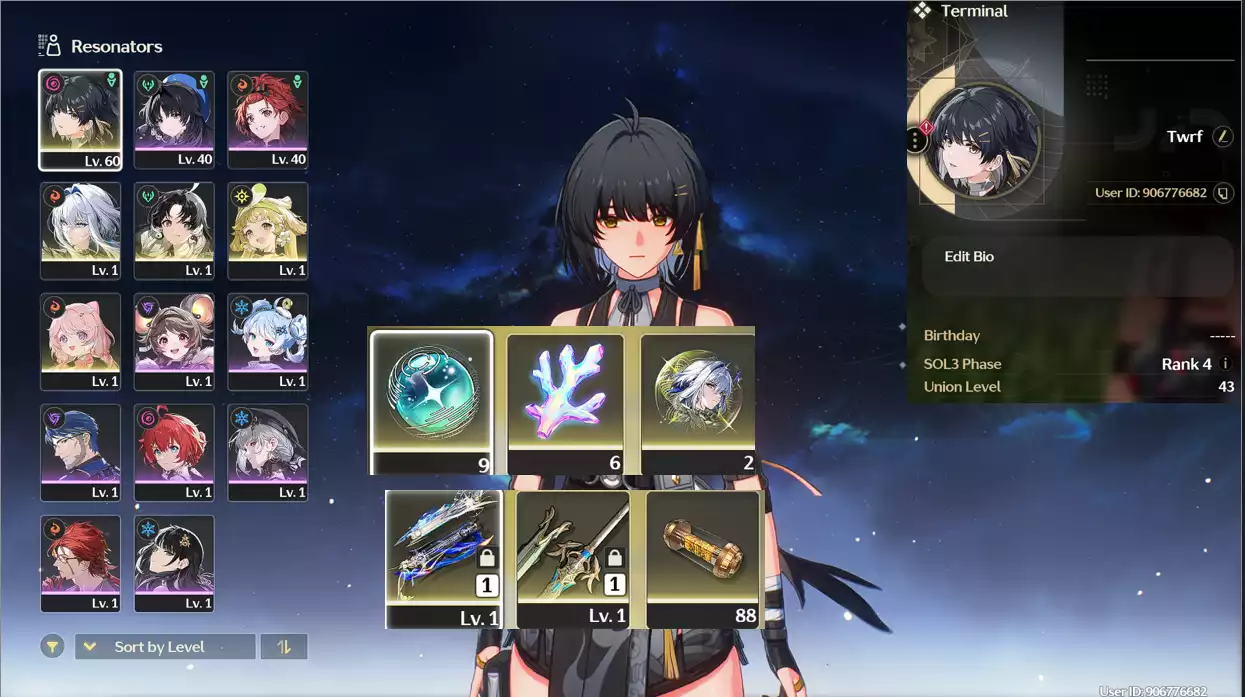
Task: Copy the User ID
Action: pyautogui.click(x=1222, y=193)
